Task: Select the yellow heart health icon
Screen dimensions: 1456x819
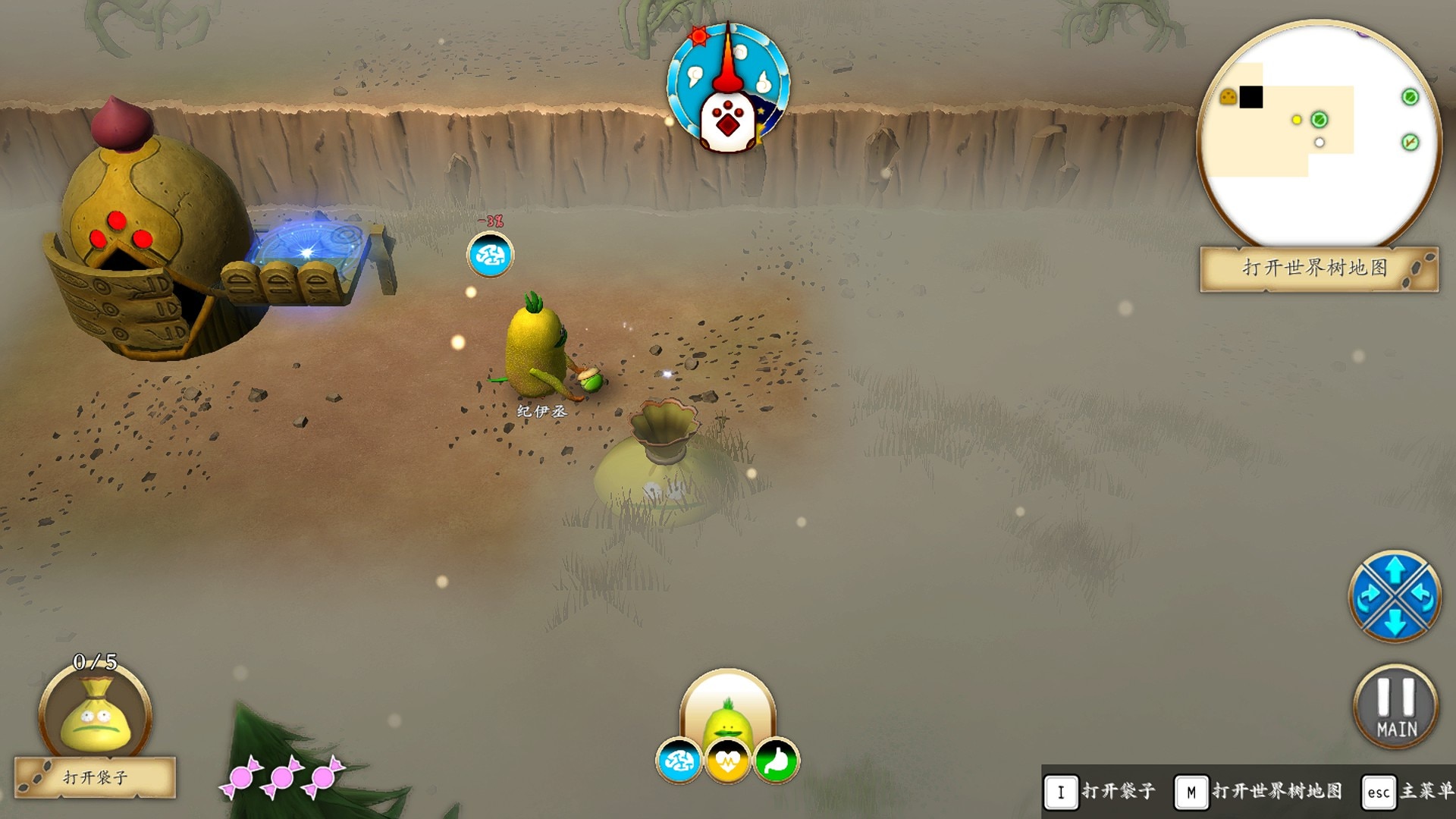Action: pos(727,761)
